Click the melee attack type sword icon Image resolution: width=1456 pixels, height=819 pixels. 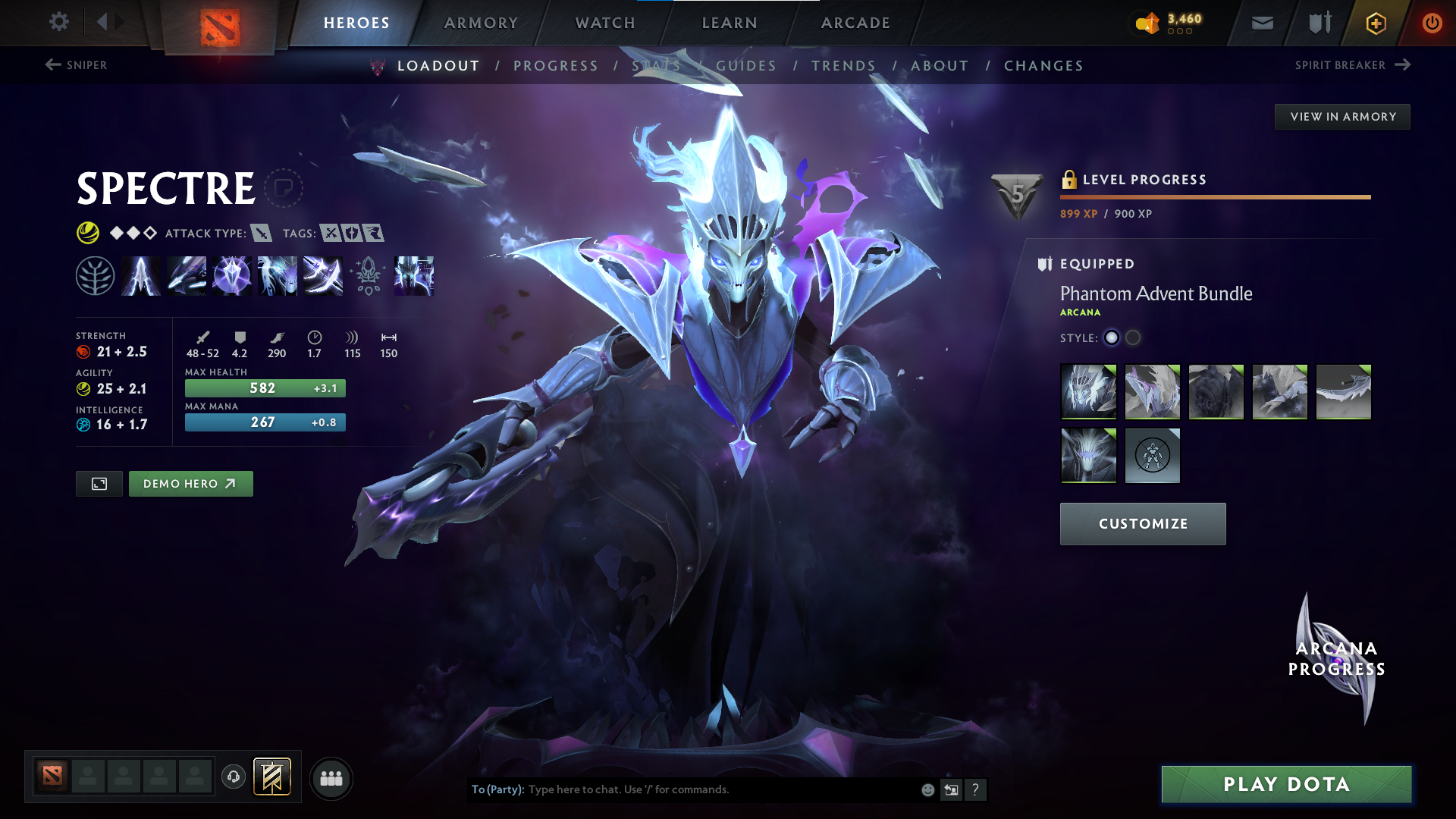(x=262, y=233)
